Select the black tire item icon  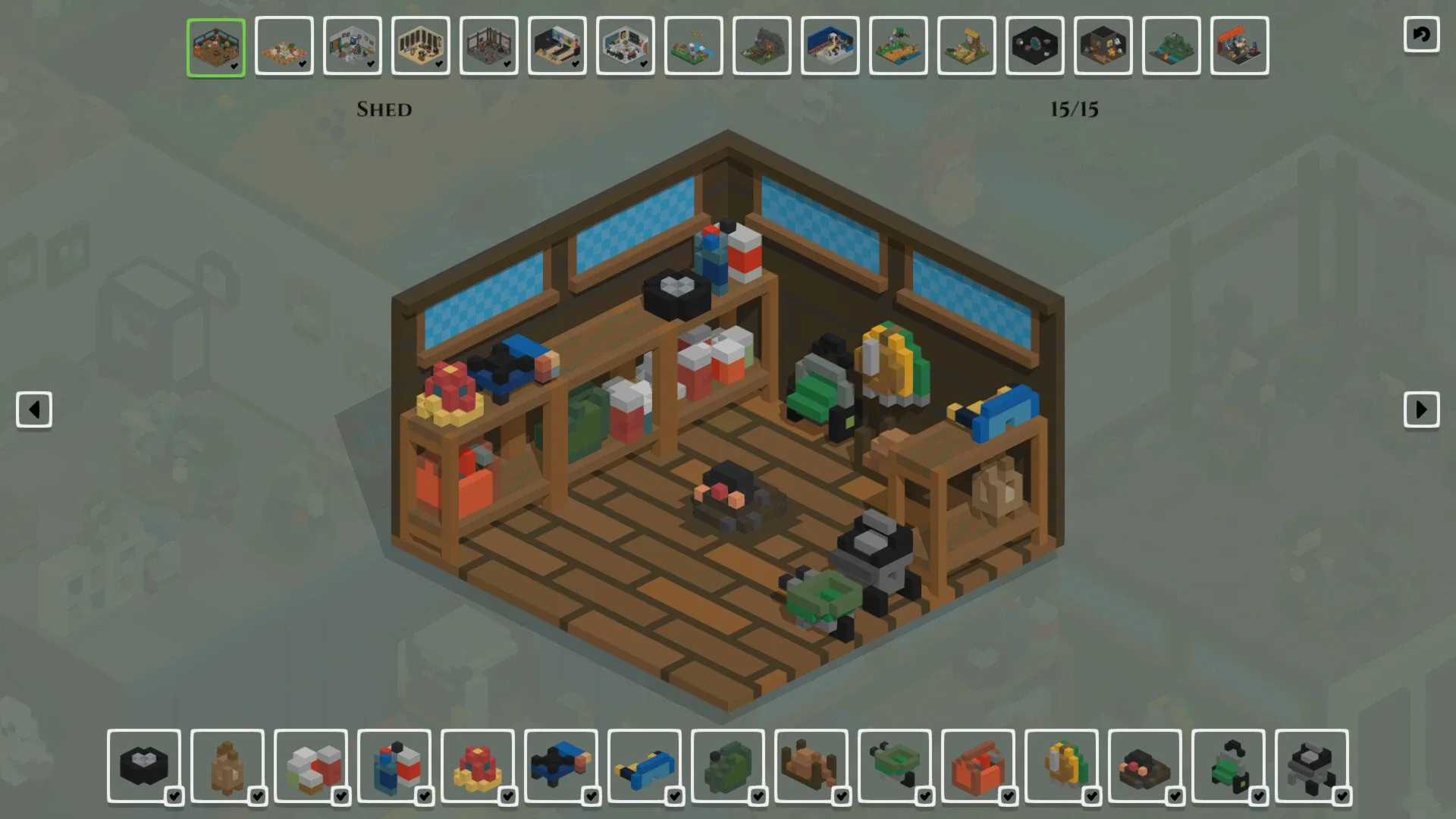pyautogui.click(x=144, y=766)
